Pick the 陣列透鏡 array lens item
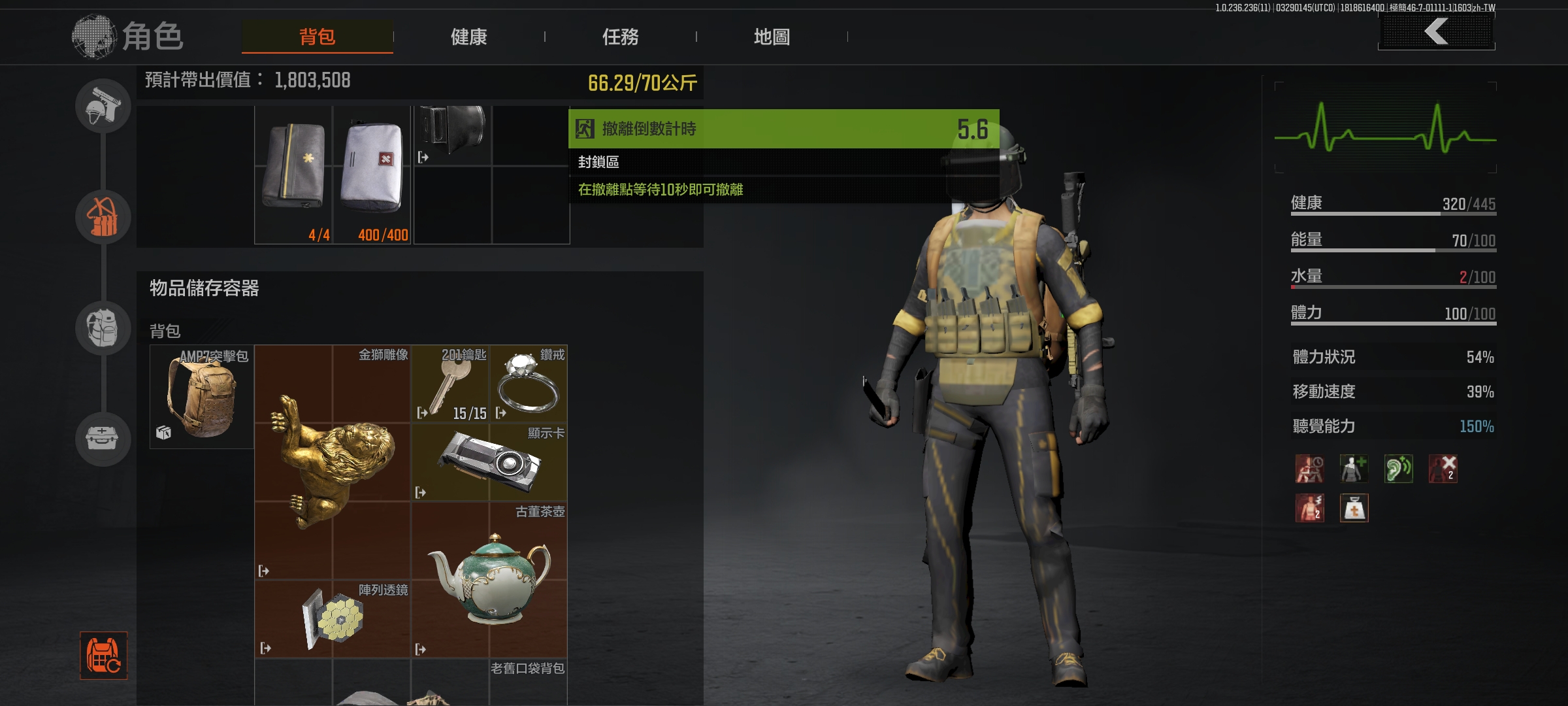The width and height of the screenshot is (1568, 706). tap(333, 619)
